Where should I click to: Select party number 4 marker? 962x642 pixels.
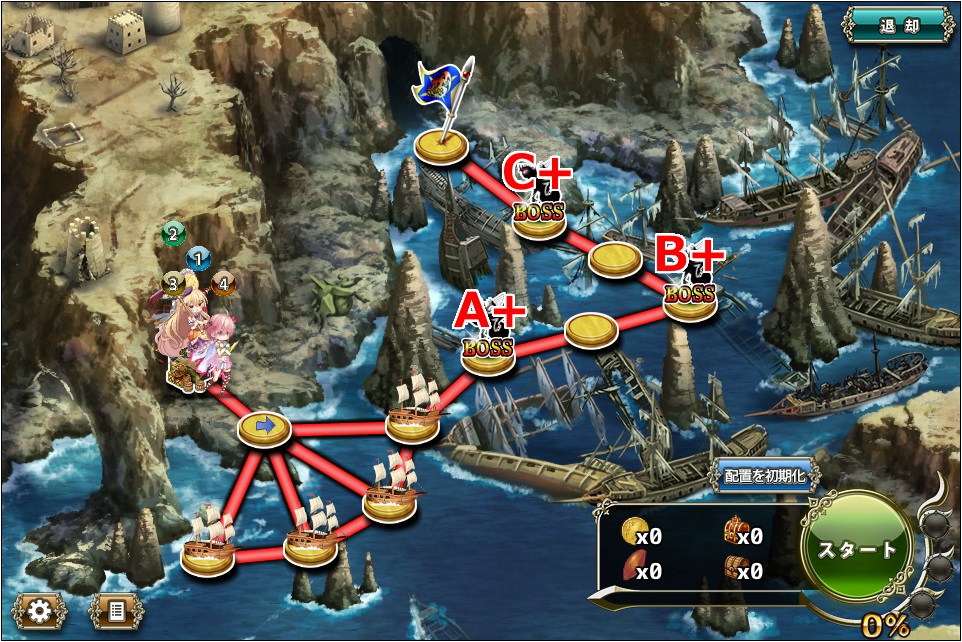[x=223, y=284]
